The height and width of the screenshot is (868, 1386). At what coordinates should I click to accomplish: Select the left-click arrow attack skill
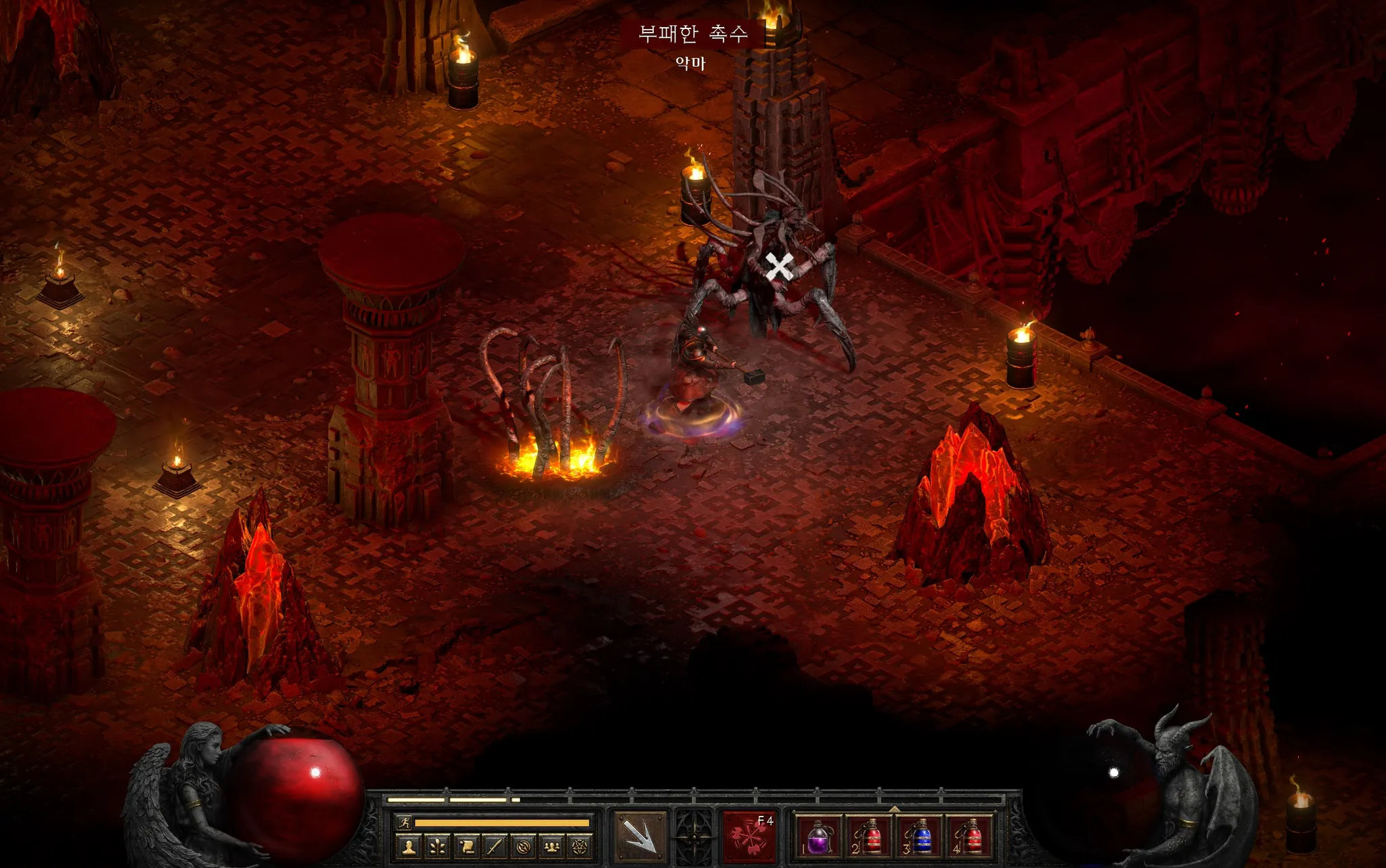pos(639,836)
